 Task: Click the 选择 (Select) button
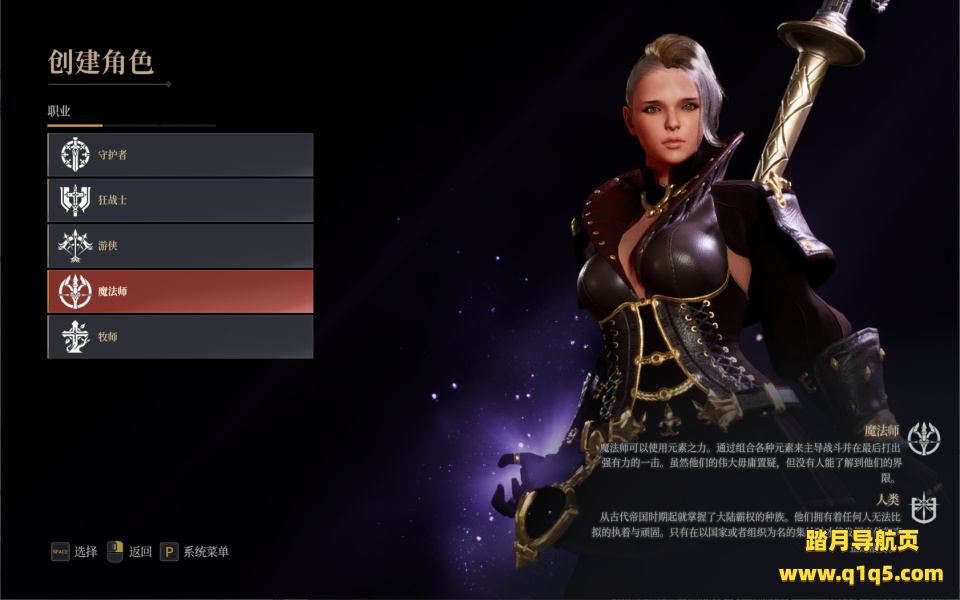[75, 552]
